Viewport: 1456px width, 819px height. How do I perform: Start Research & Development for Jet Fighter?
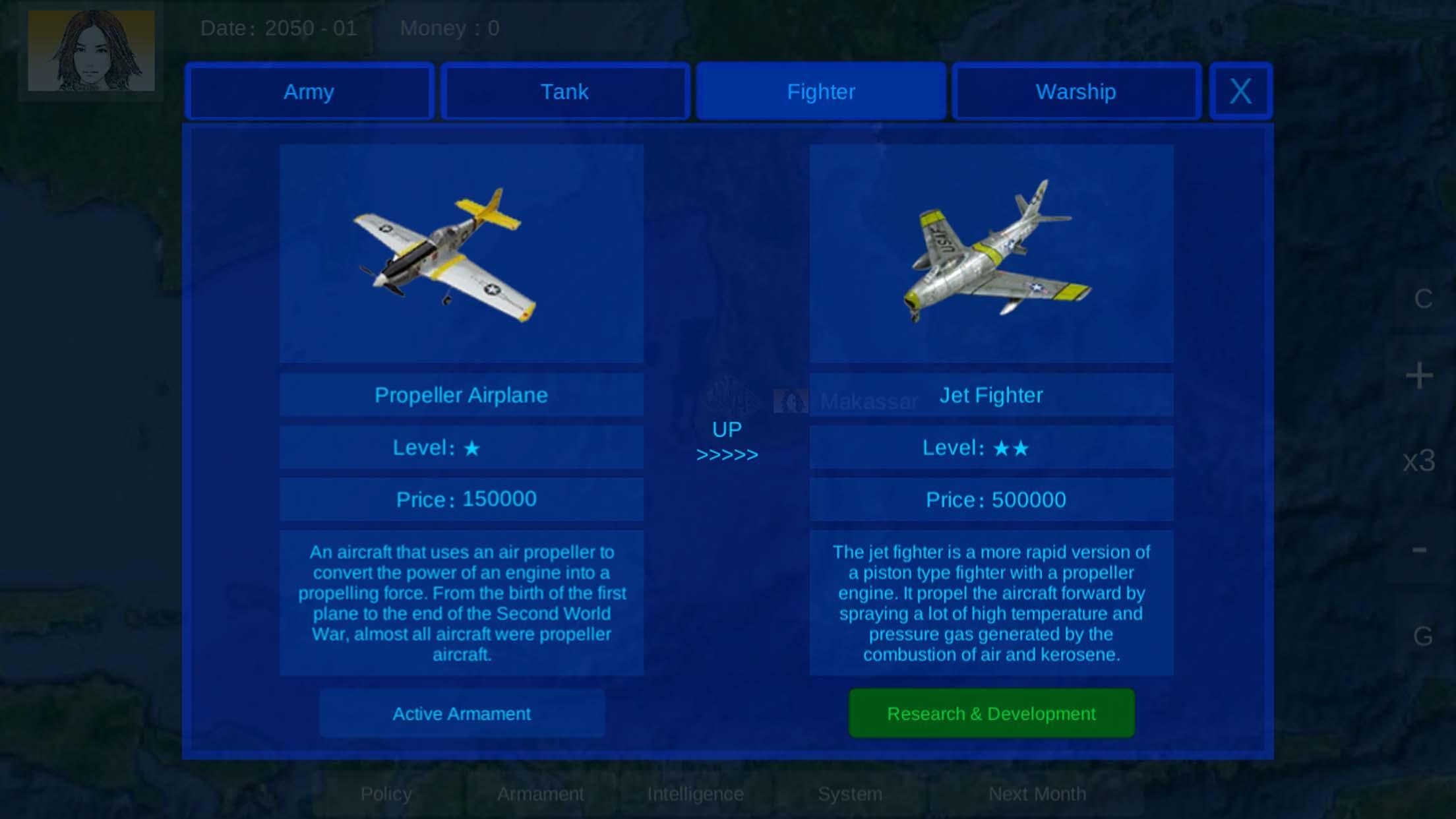click(991, 713)
